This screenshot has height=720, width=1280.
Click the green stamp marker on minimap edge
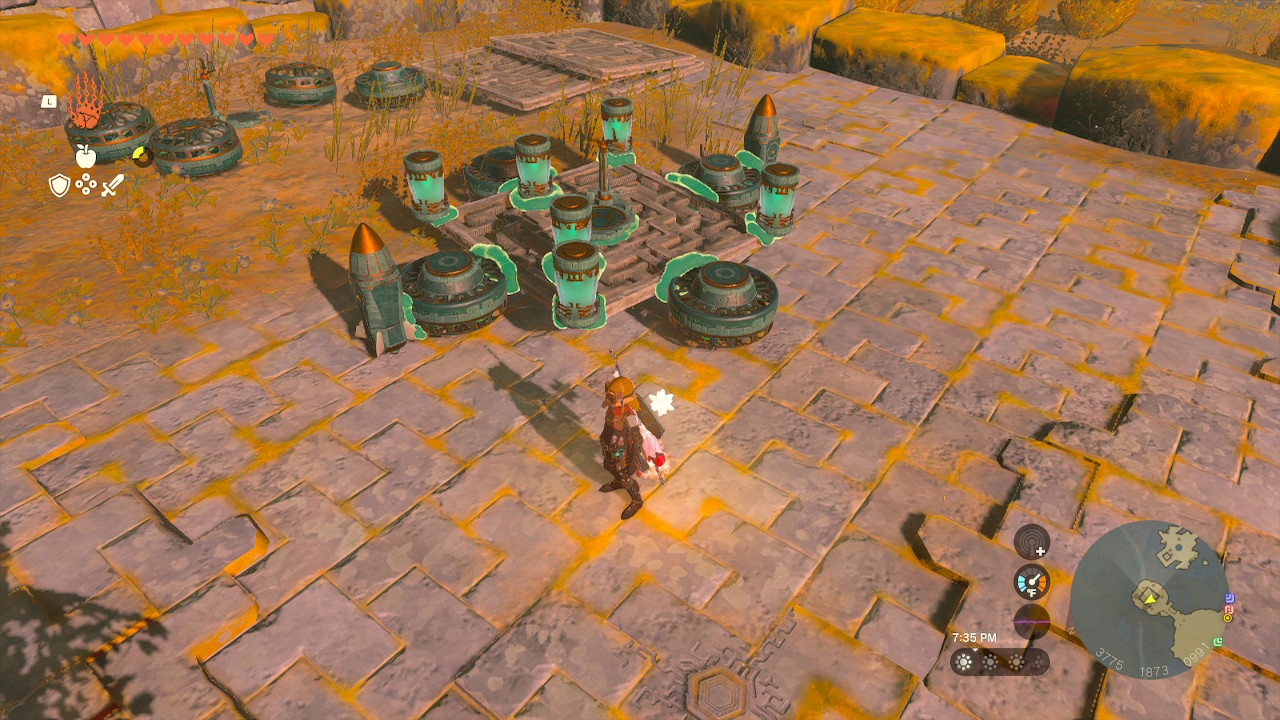point(1219,641)
